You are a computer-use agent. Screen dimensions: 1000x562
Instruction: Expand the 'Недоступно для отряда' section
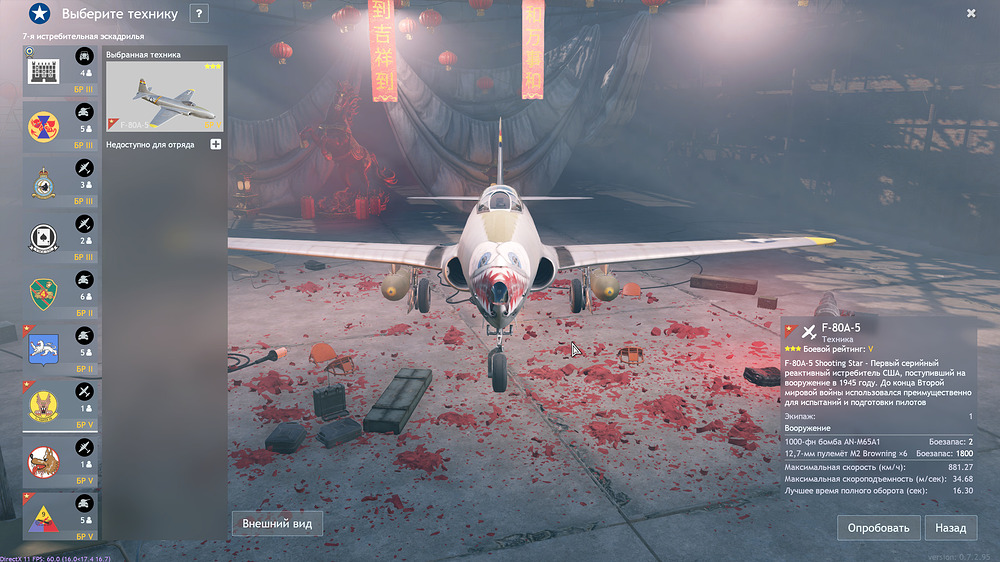[215, 145]
